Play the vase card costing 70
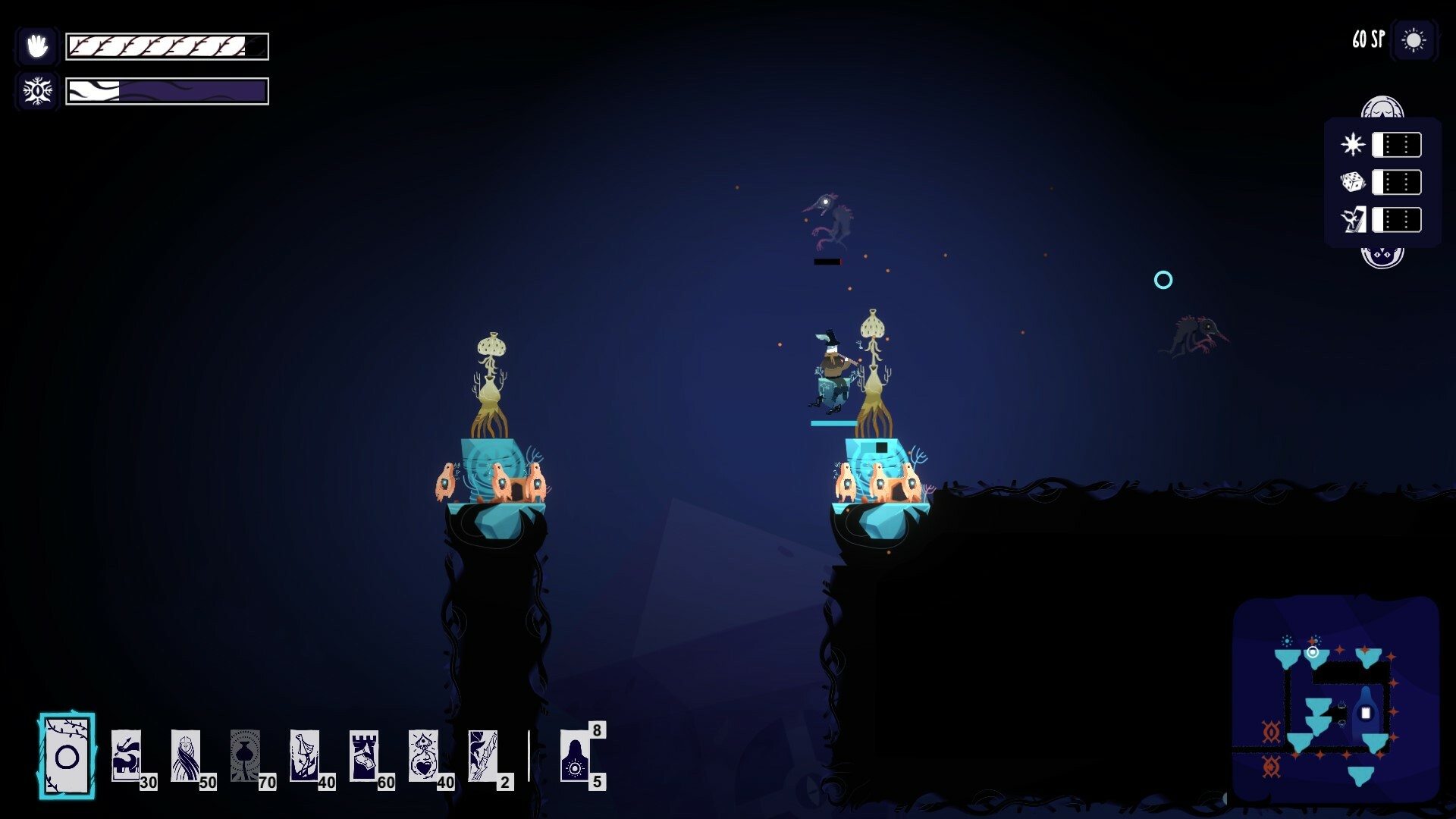Screen dimensions: 1456x819 tap(245, 755)
